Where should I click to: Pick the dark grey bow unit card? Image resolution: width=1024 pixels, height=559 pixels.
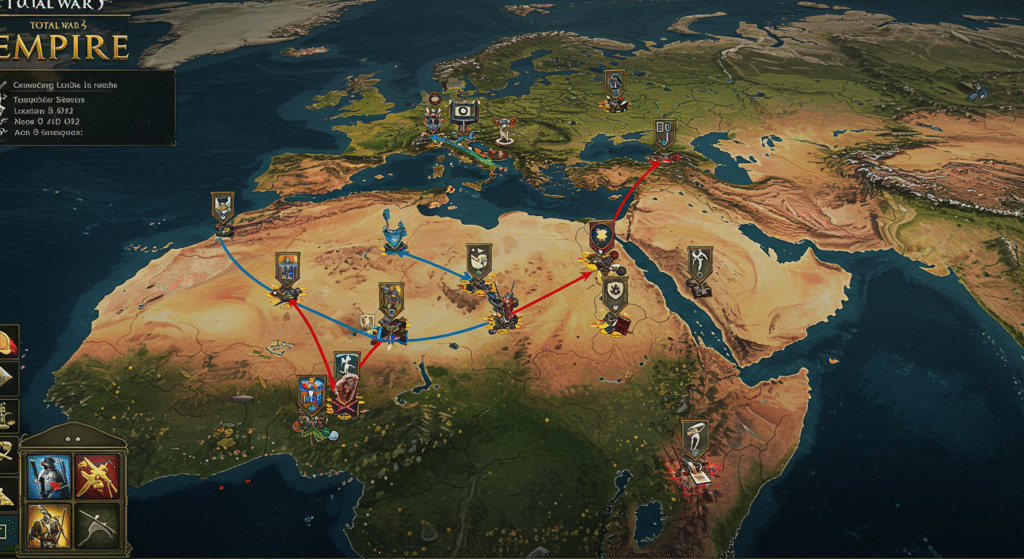(98, 524)
